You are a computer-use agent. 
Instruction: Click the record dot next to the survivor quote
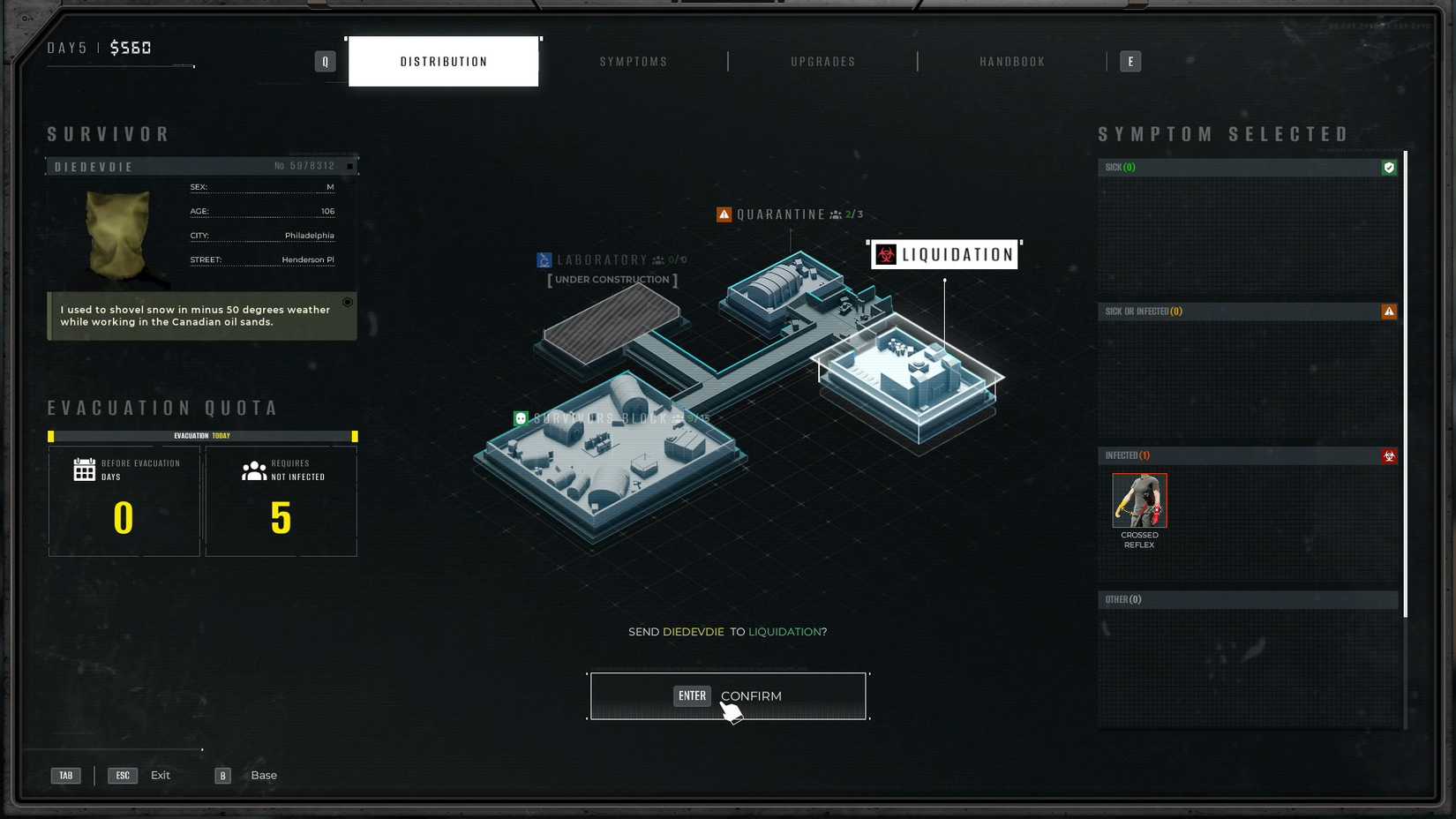[x=348, y=302]
